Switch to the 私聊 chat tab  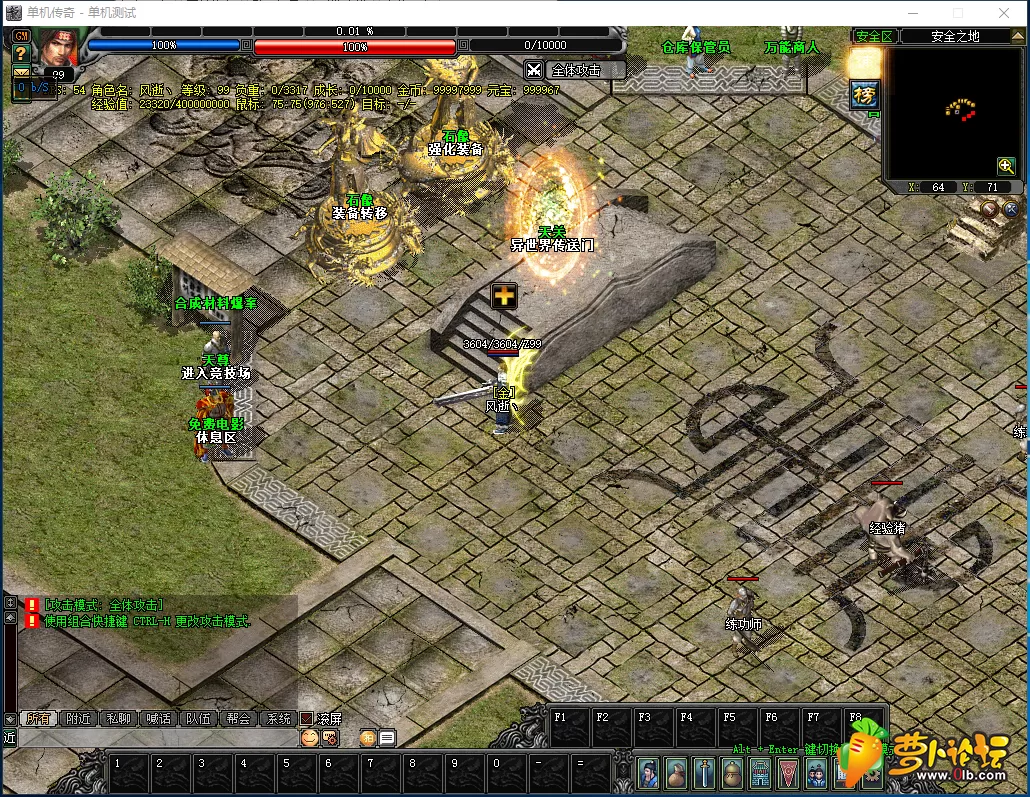click(117, 718)
